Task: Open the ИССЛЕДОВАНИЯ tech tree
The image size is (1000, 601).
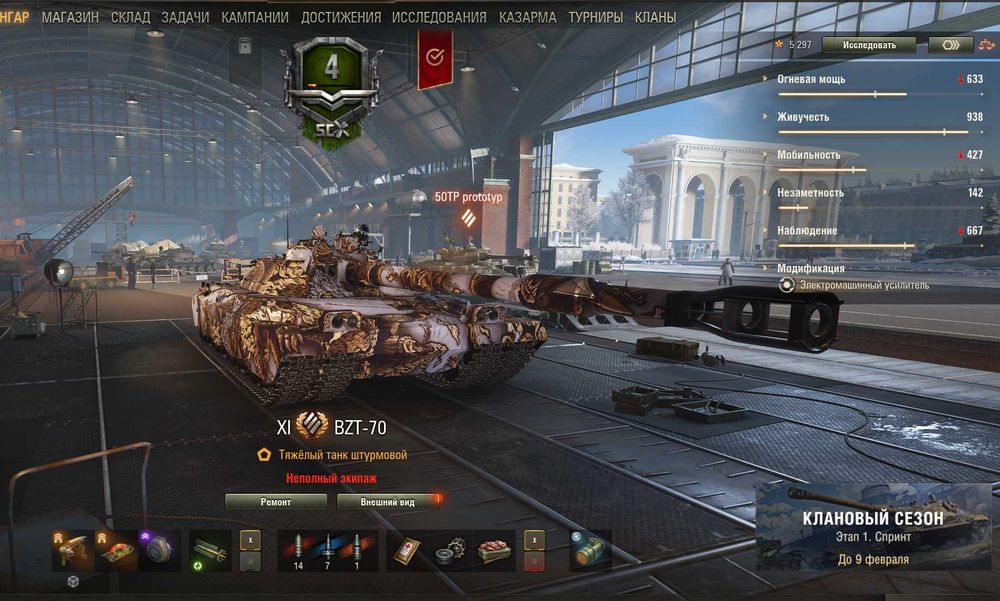Action: [x=439, y=17]
